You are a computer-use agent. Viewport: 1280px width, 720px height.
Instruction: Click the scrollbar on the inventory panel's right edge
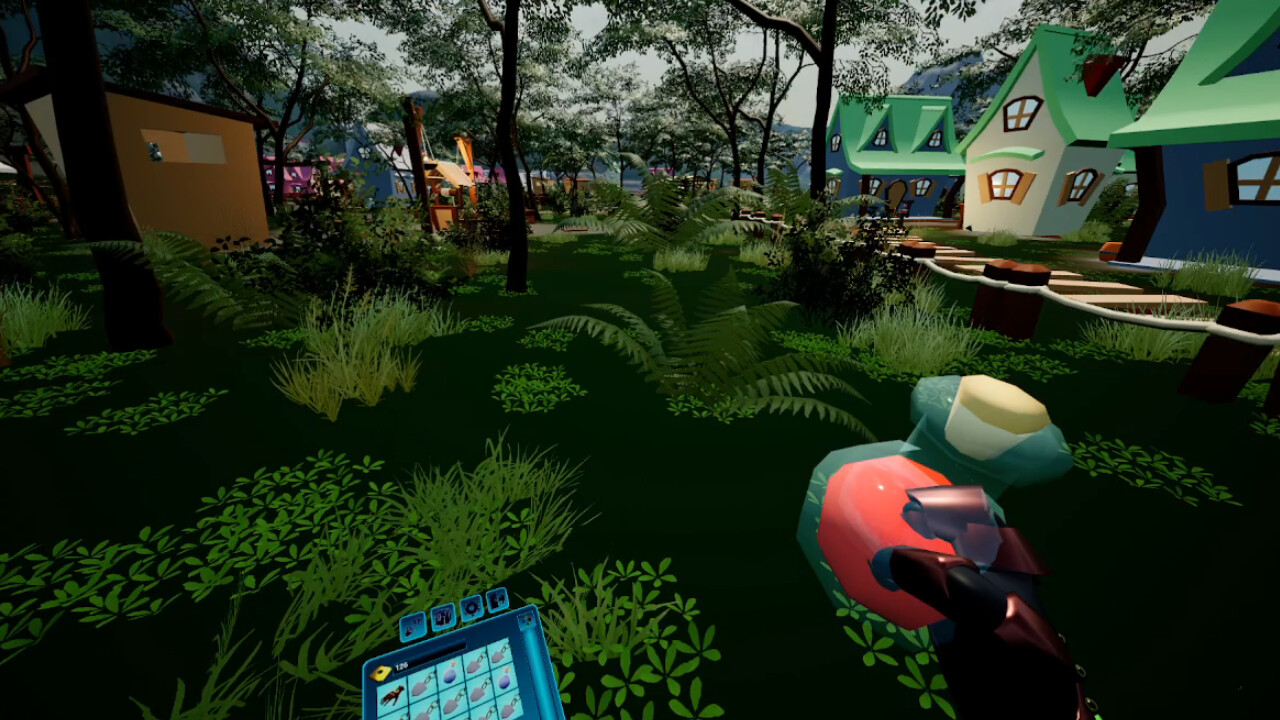click(533, 667)
